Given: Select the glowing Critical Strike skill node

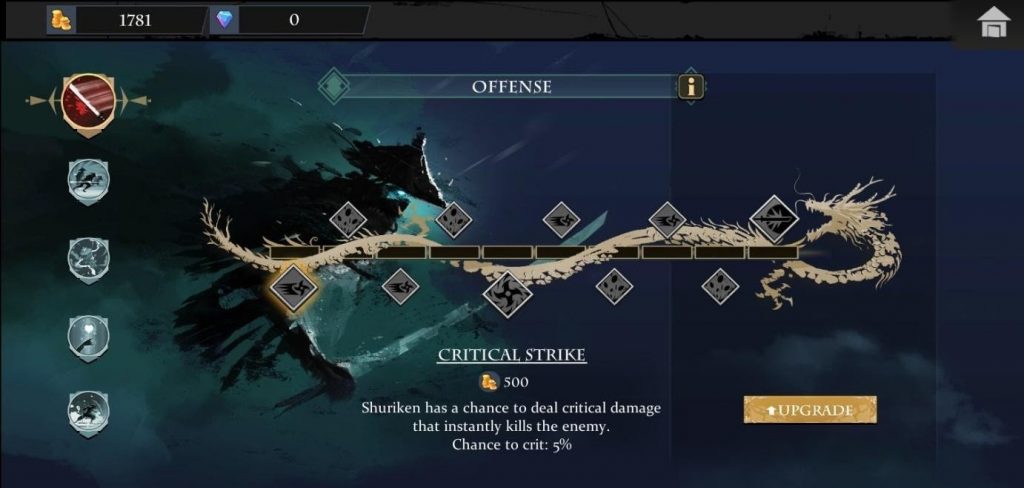Looking at the screenshot, I should tap(294, 288).
